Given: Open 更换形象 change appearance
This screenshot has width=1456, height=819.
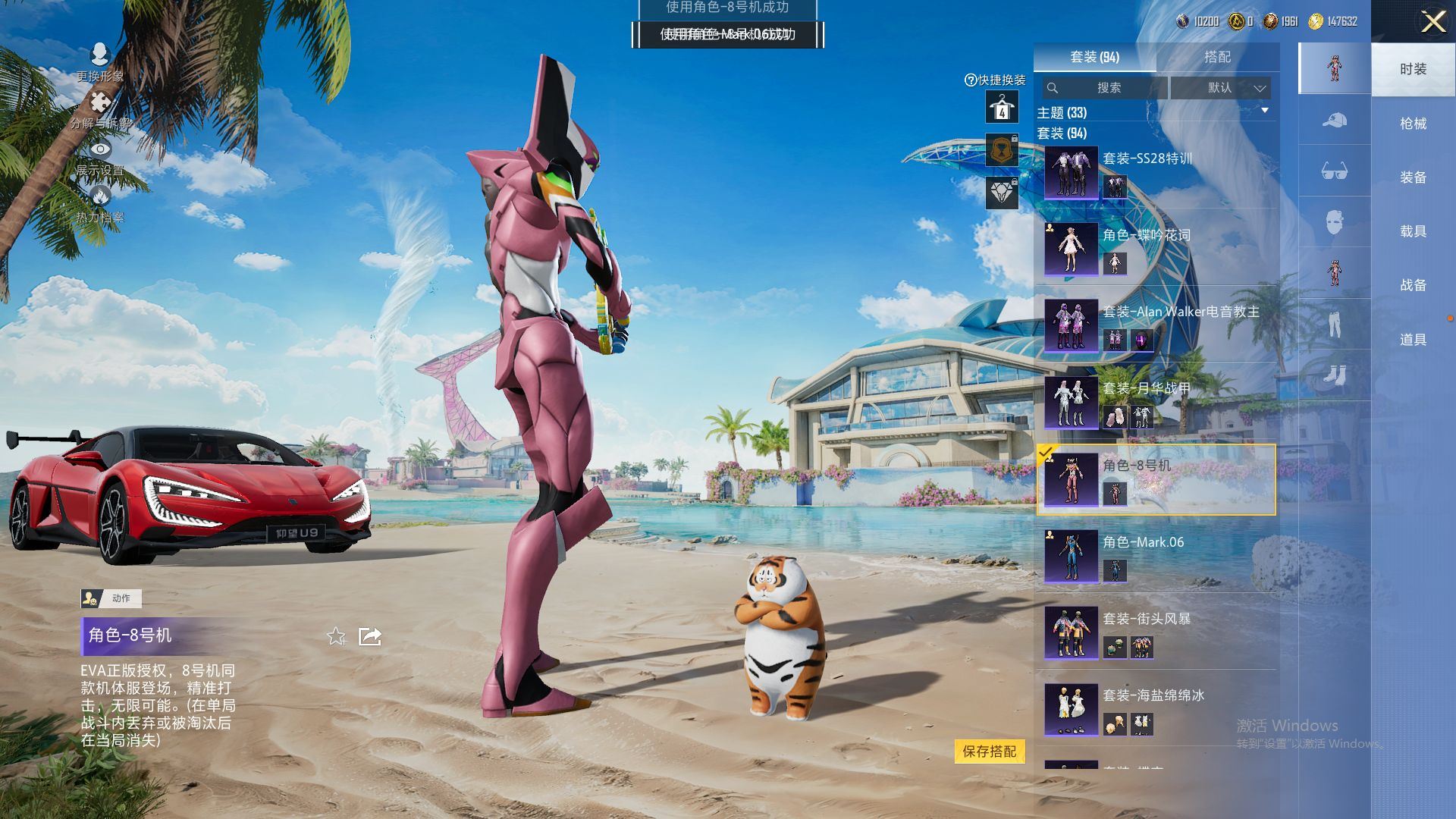Looking at the screenshot, I should (x=100, y=62).
